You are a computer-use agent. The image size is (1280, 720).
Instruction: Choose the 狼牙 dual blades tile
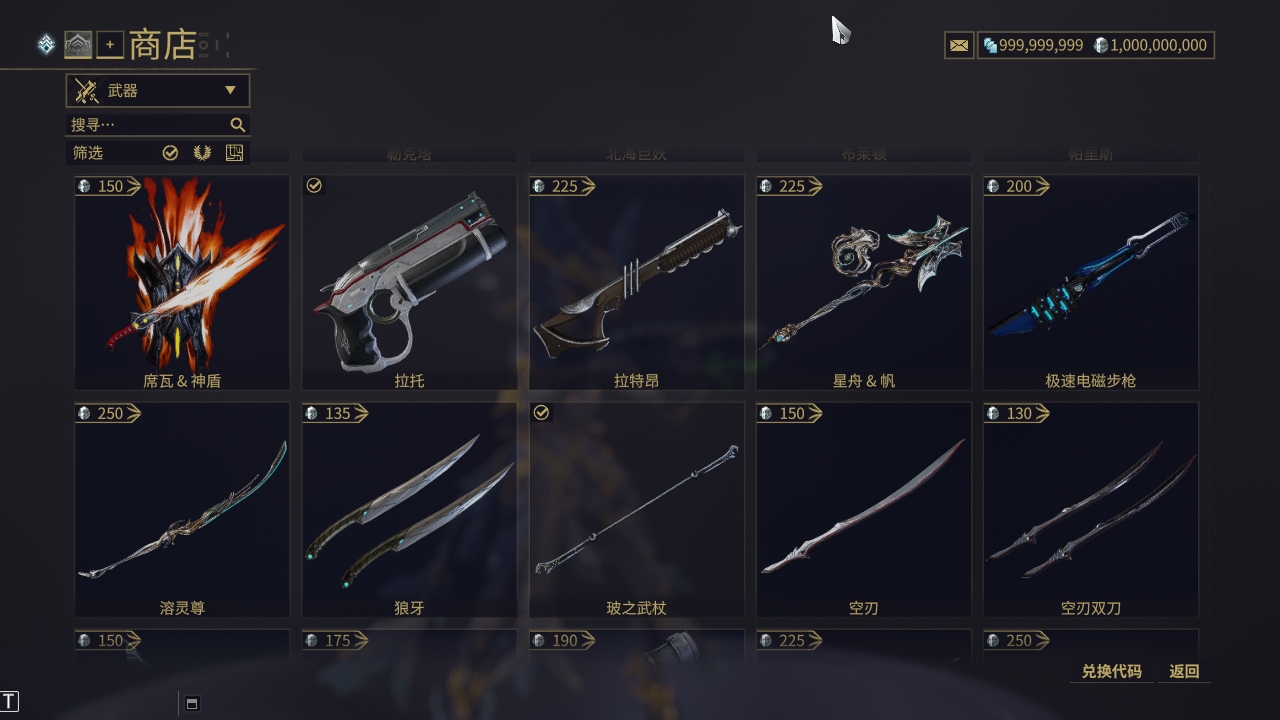coord(409,509)
